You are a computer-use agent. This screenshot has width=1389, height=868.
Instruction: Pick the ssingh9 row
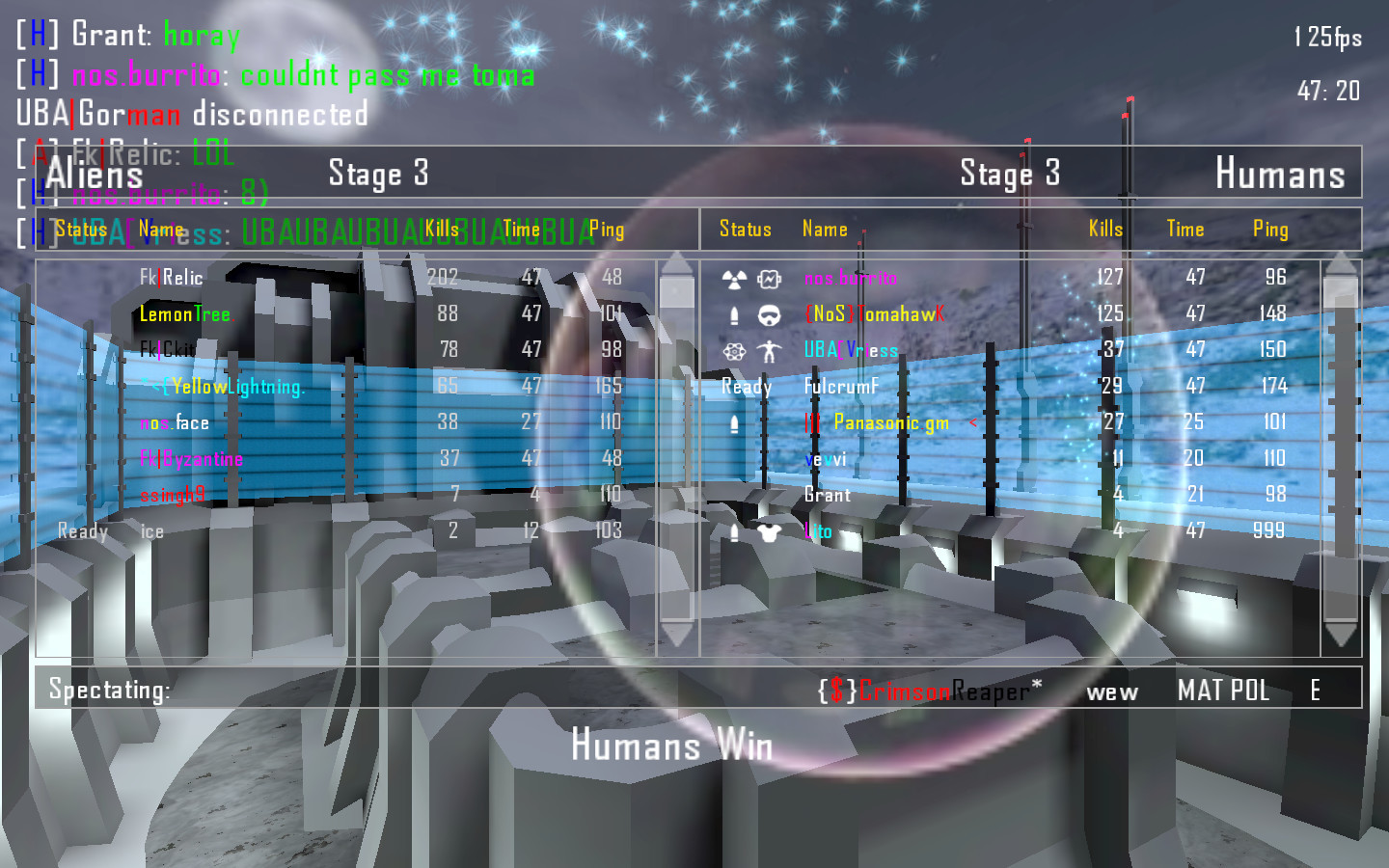(x=173, y=495)
